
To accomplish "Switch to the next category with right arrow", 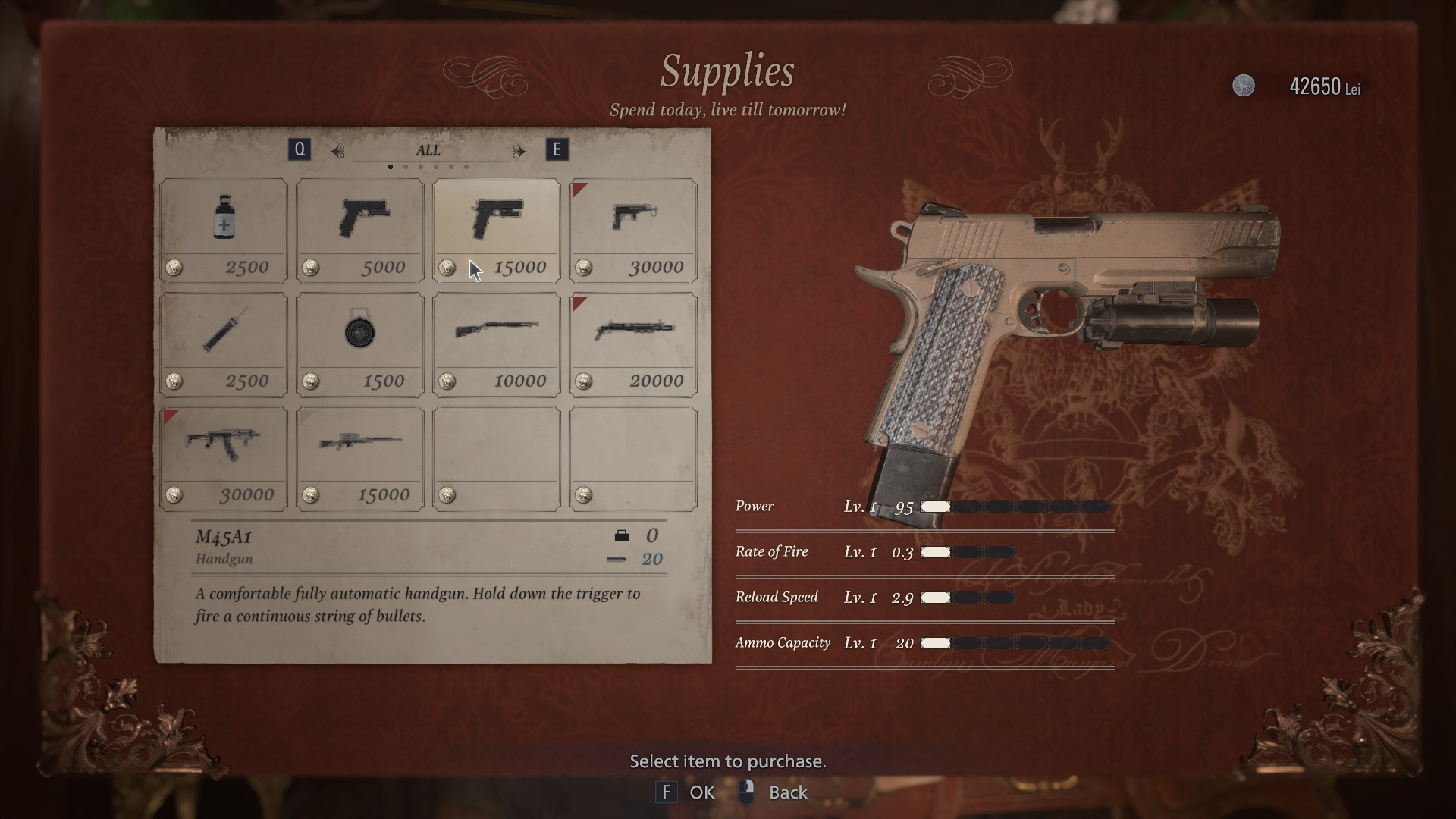I will coord(519,151).
